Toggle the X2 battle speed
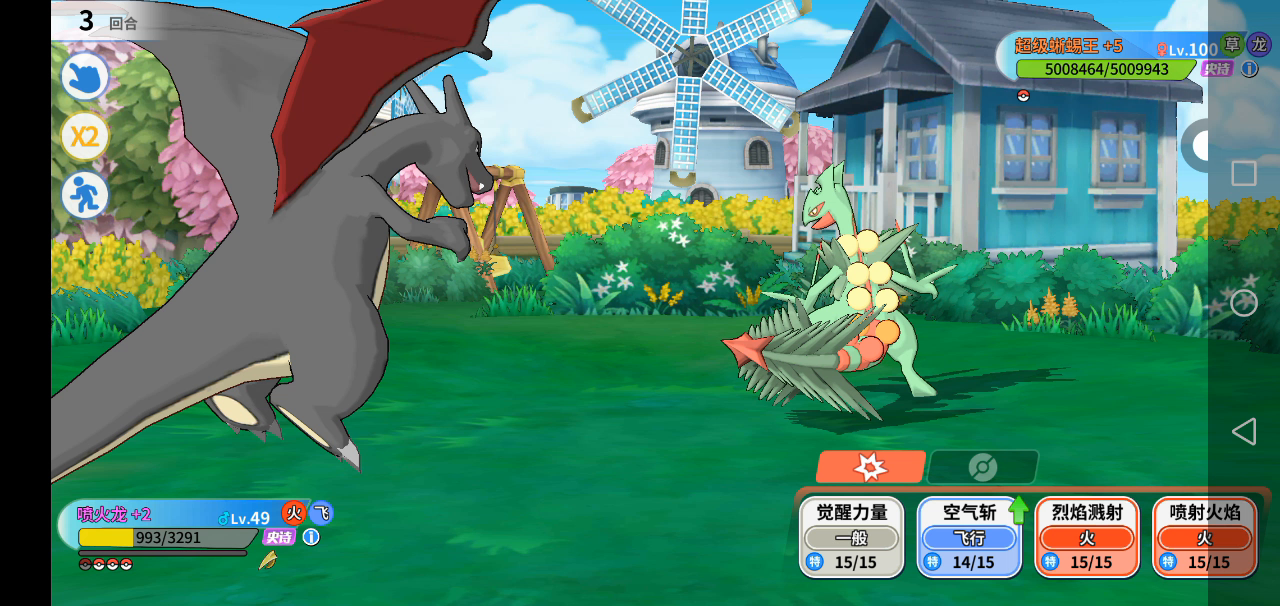 85,136
